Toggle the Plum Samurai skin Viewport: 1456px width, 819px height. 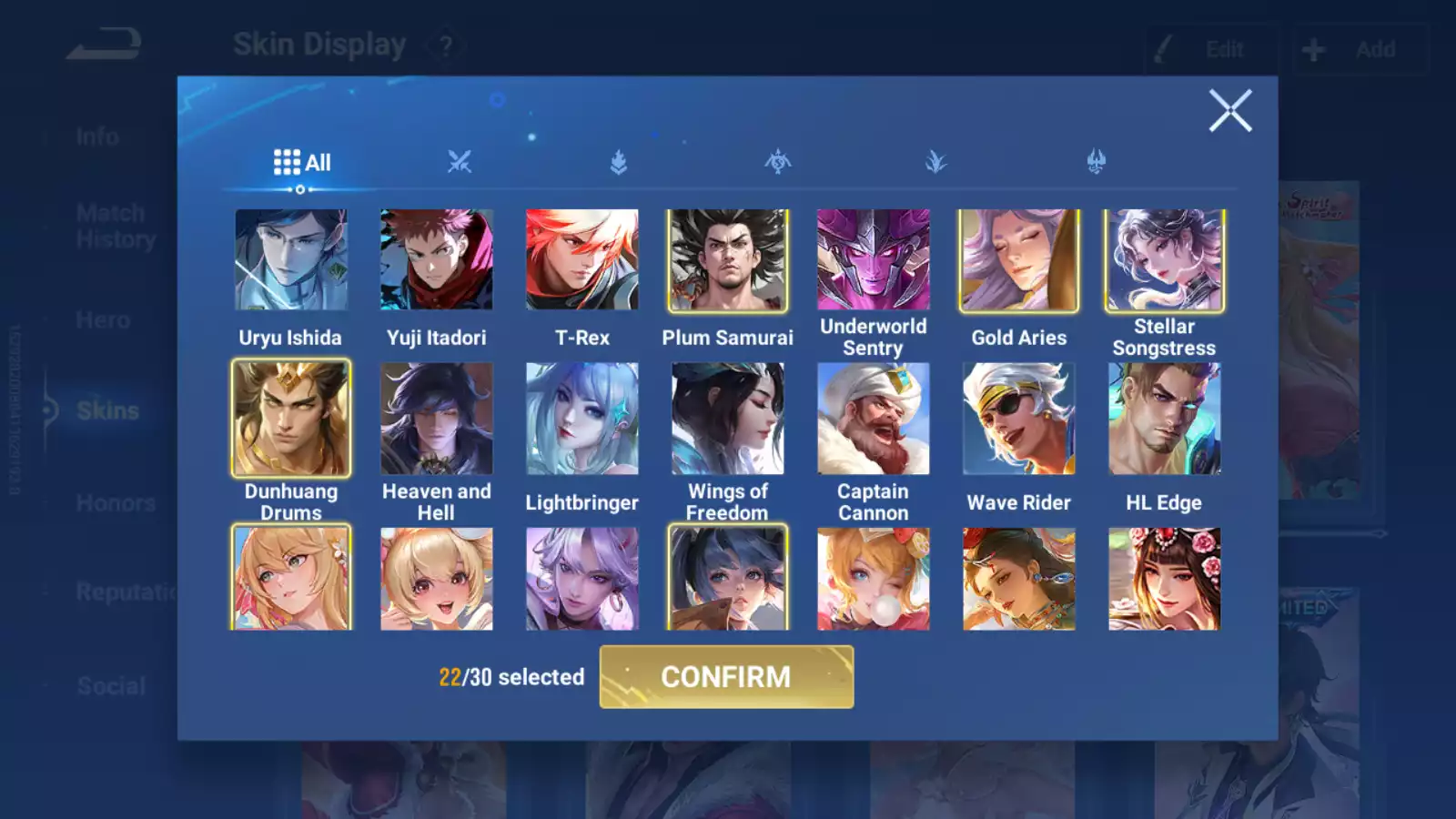coord(728,260)
